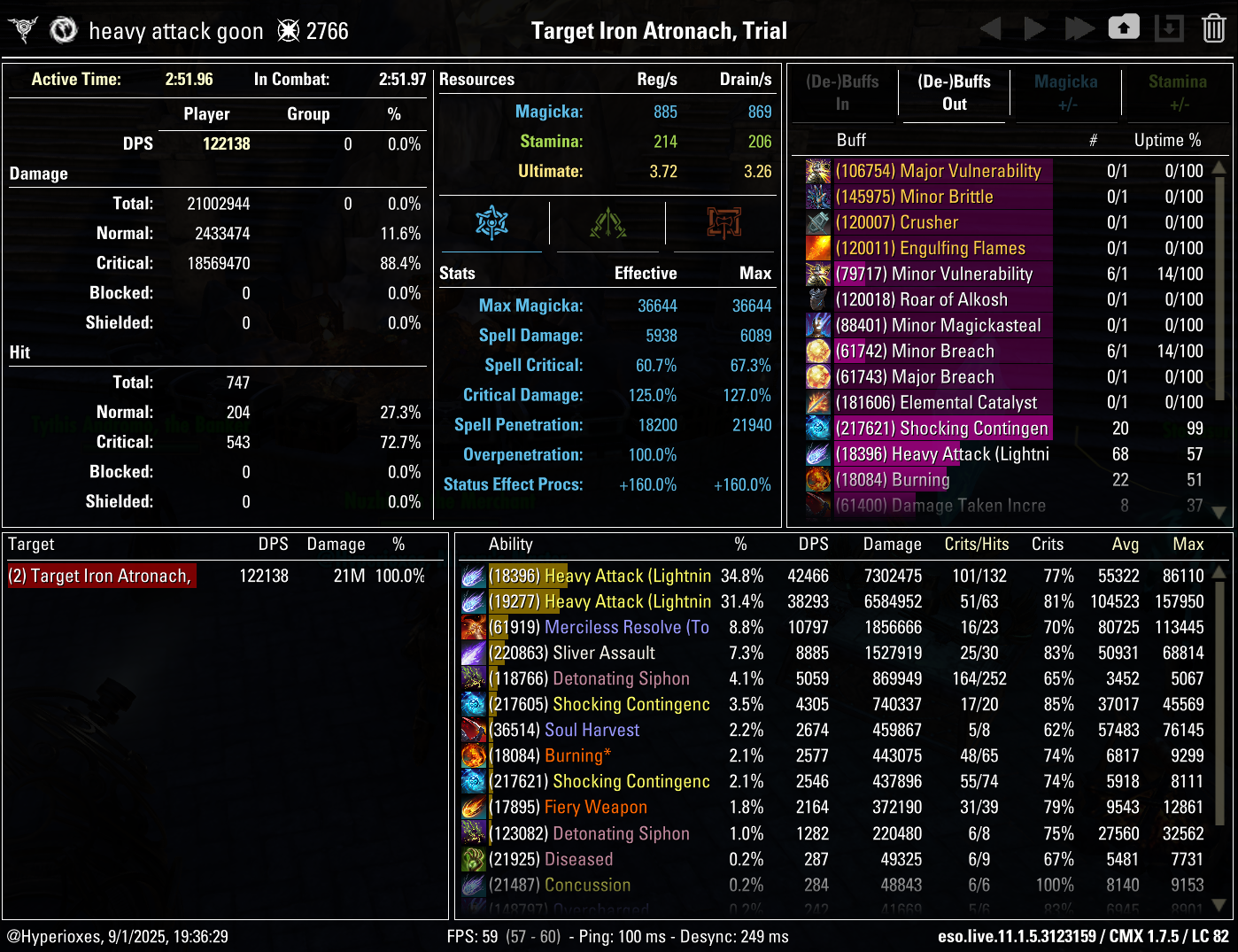Go to the next fight arrow
Screen dimensions: 1238x952
pyautogui.click(x=1035, y=27)
